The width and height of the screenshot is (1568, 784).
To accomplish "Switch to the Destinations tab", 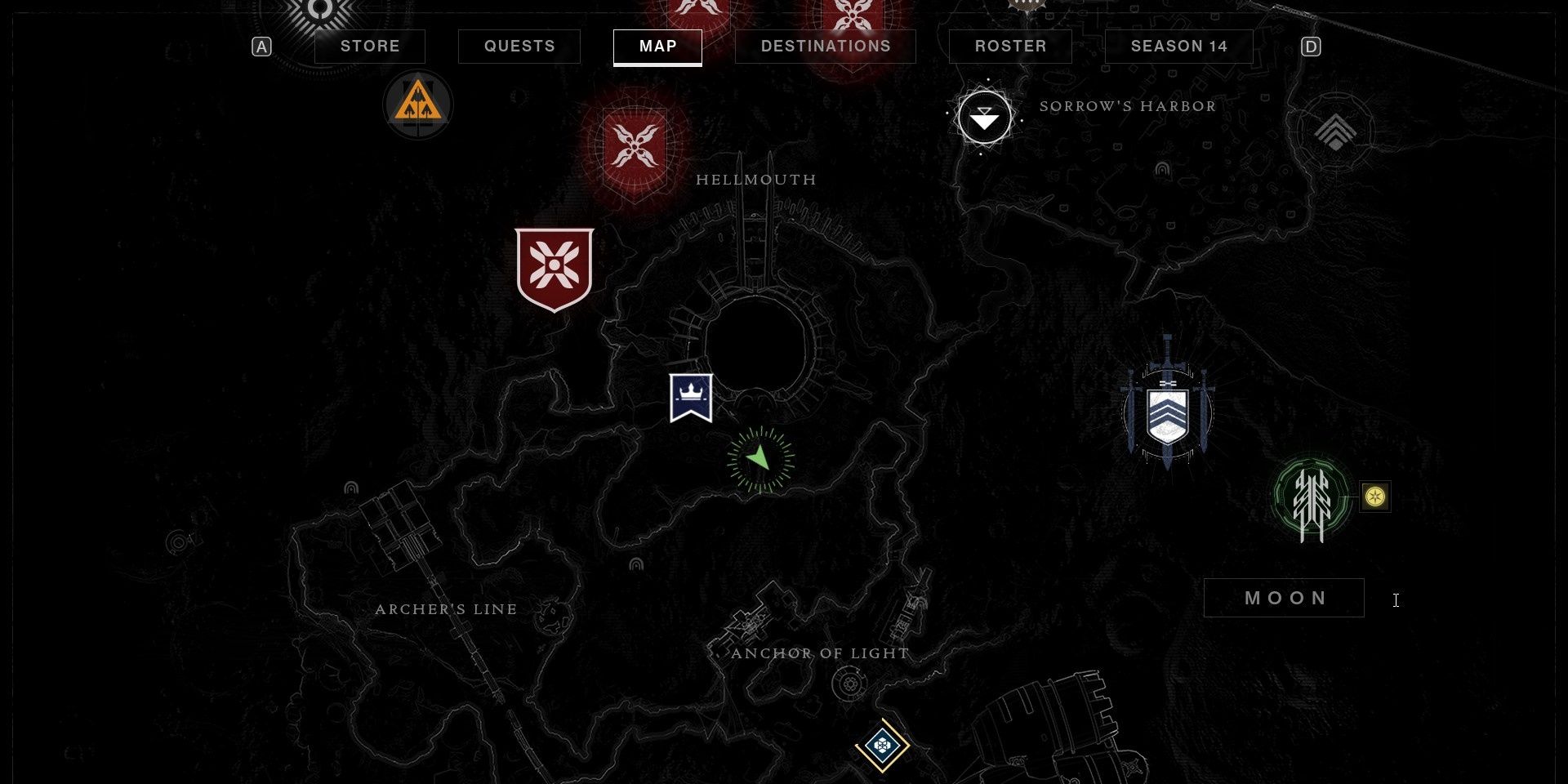I will 825,47.
